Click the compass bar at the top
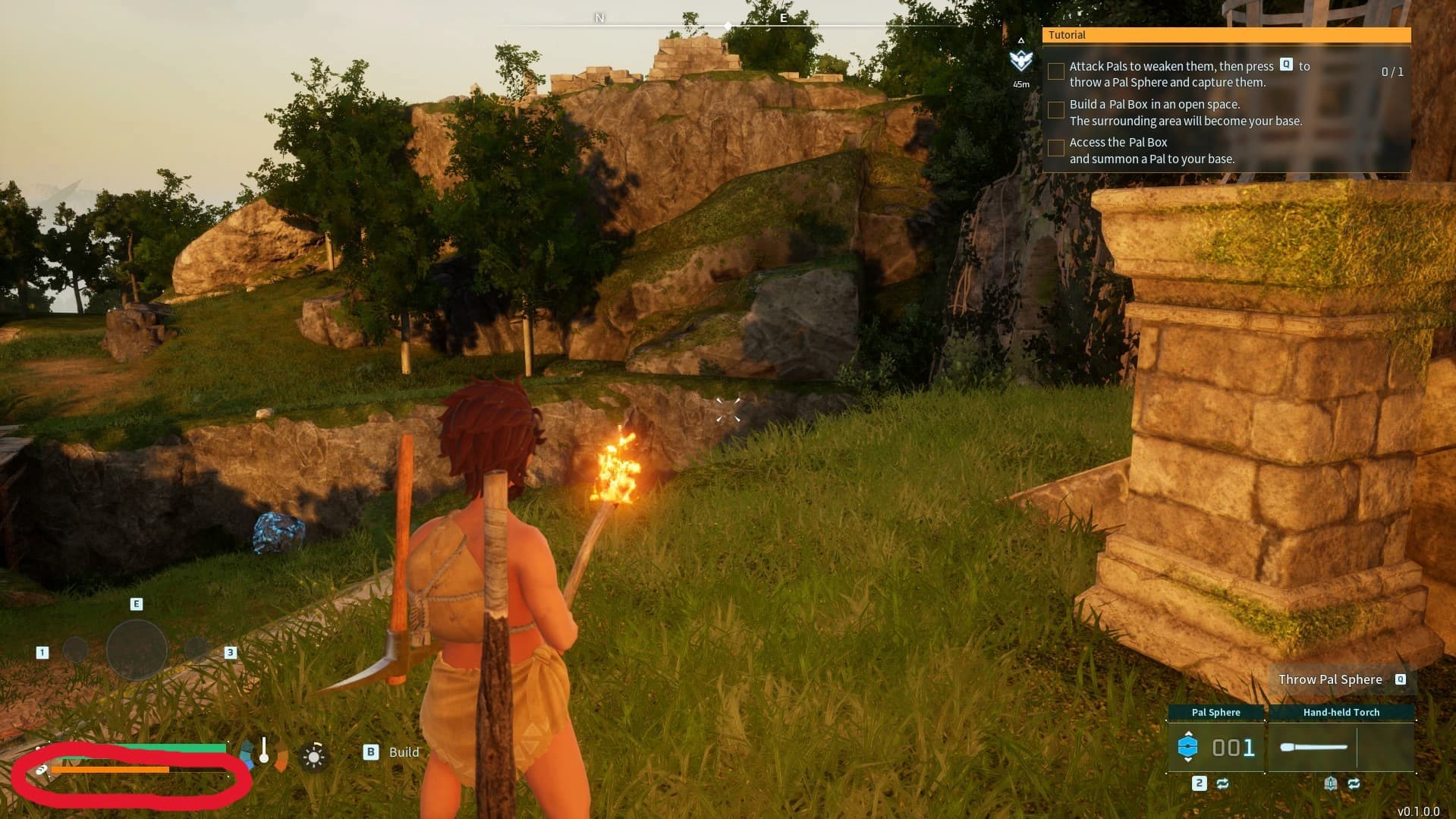1456x819 pixels. tap(728, 26)
